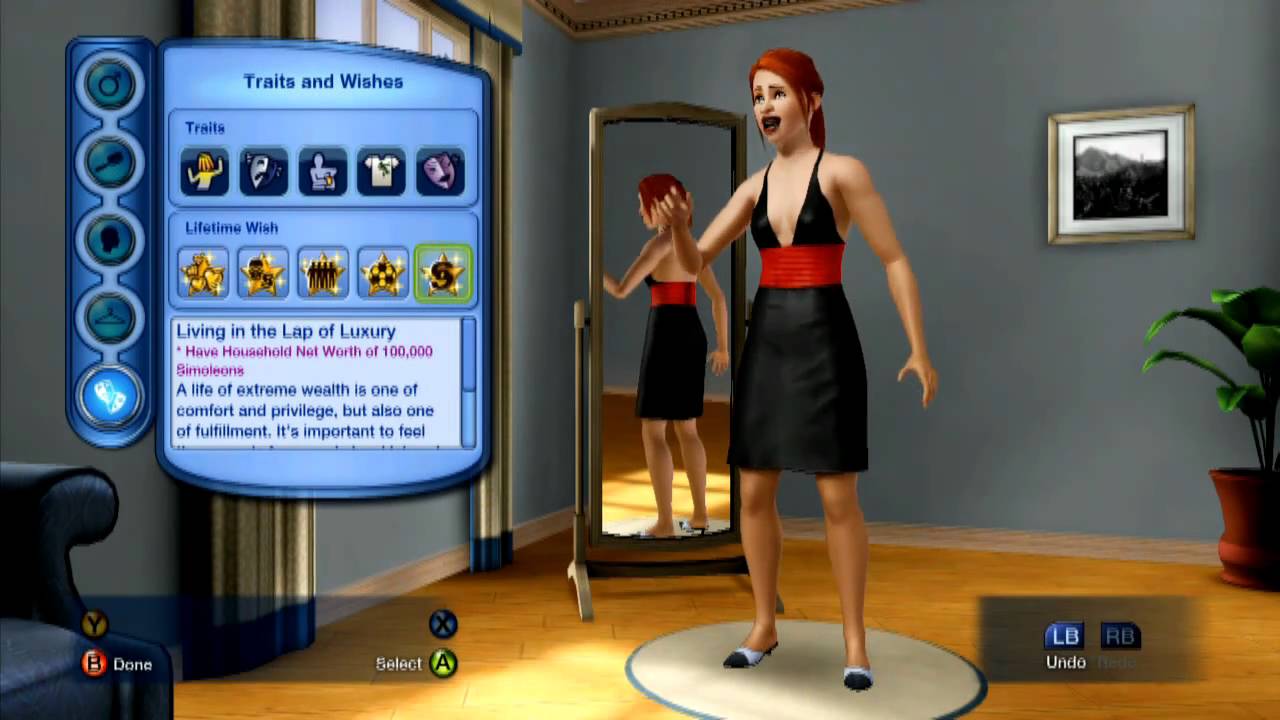Select the crowd silhouette Lifetime Wish star
1280x720 pixels.
(x=322, y=272)
